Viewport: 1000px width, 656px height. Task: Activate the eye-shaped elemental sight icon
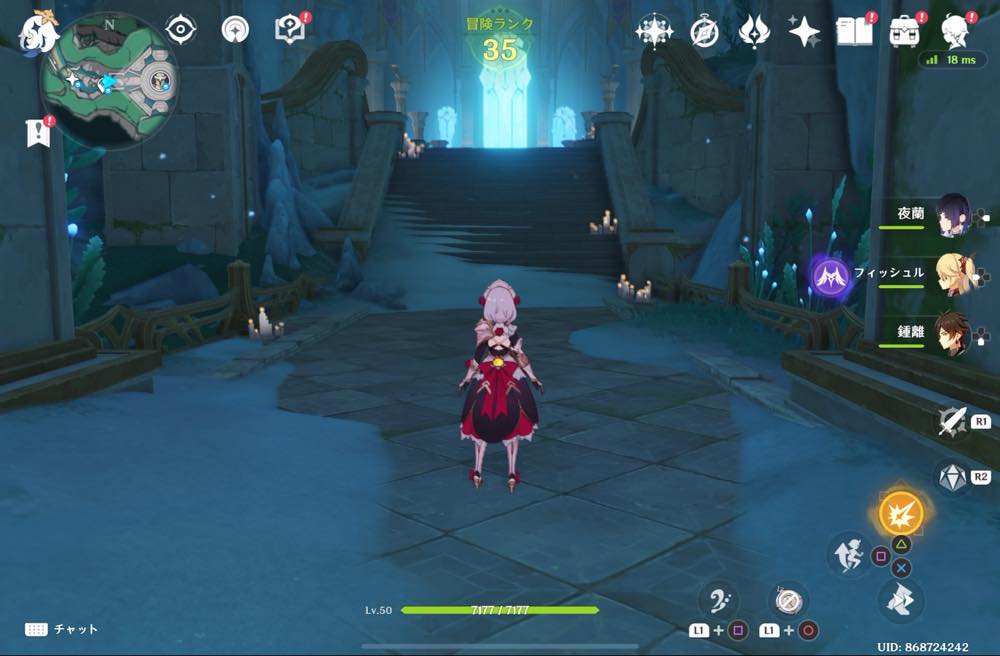180,30
